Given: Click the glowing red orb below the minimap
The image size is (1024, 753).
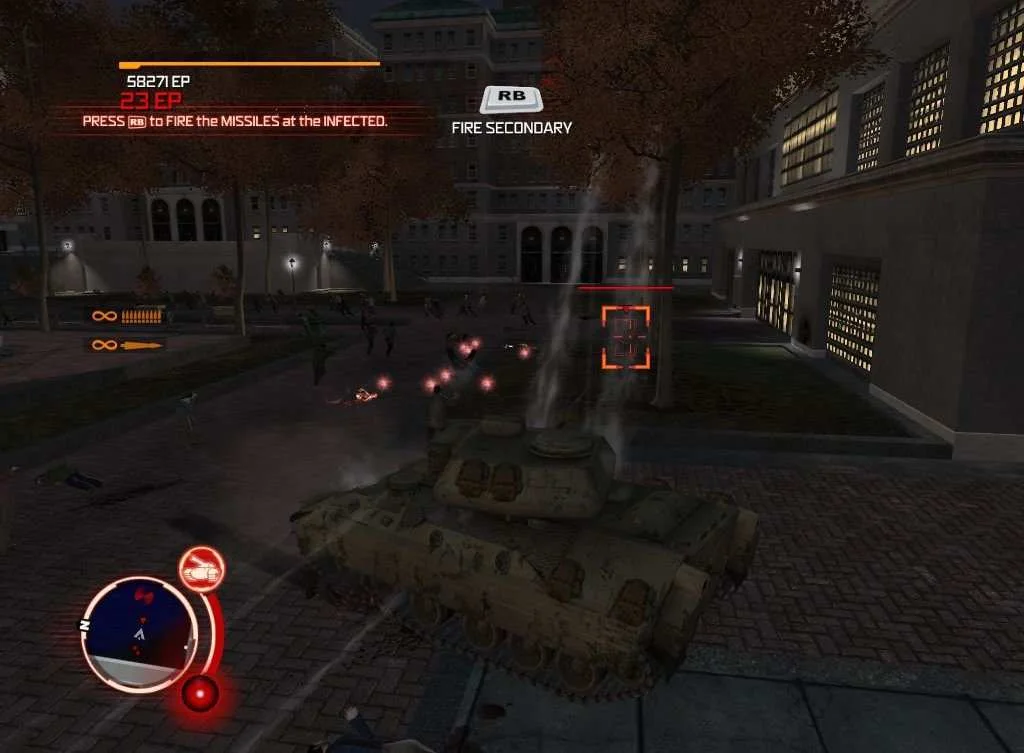Looking at the screenshot, I should 200,692.
